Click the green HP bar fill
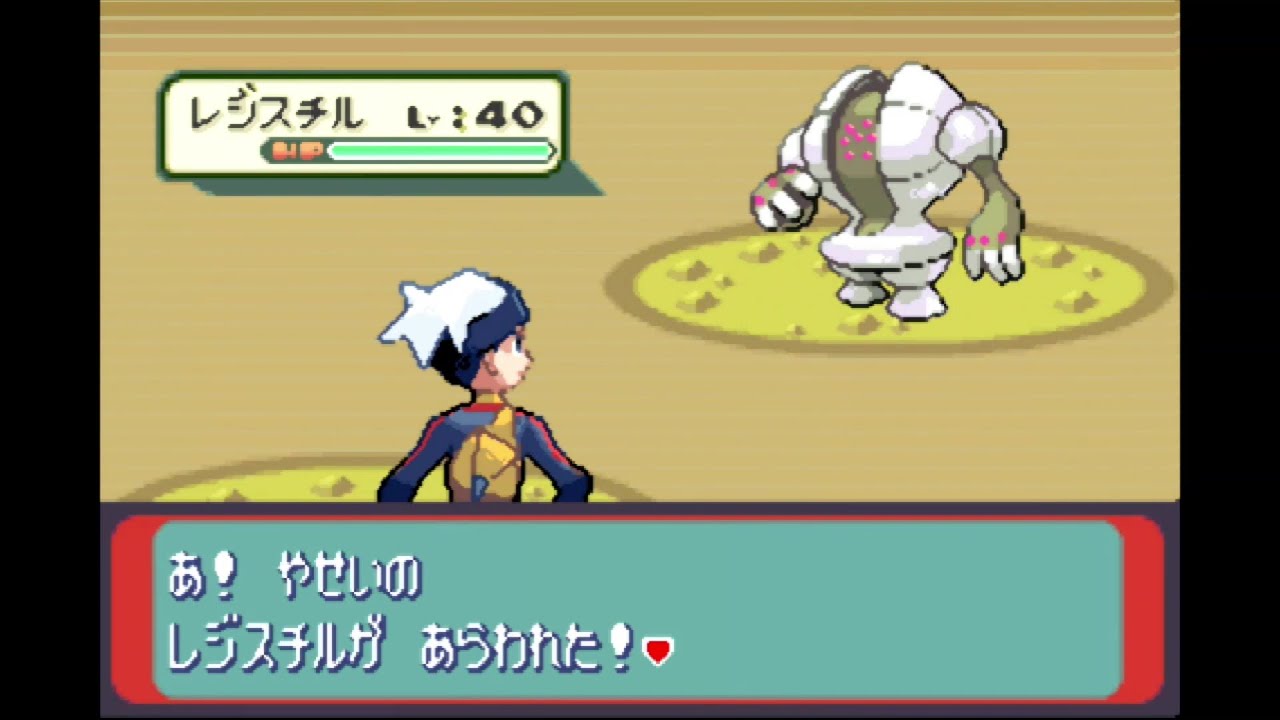This screenshot has width=1280, height=720. click(x=440, y=150)
